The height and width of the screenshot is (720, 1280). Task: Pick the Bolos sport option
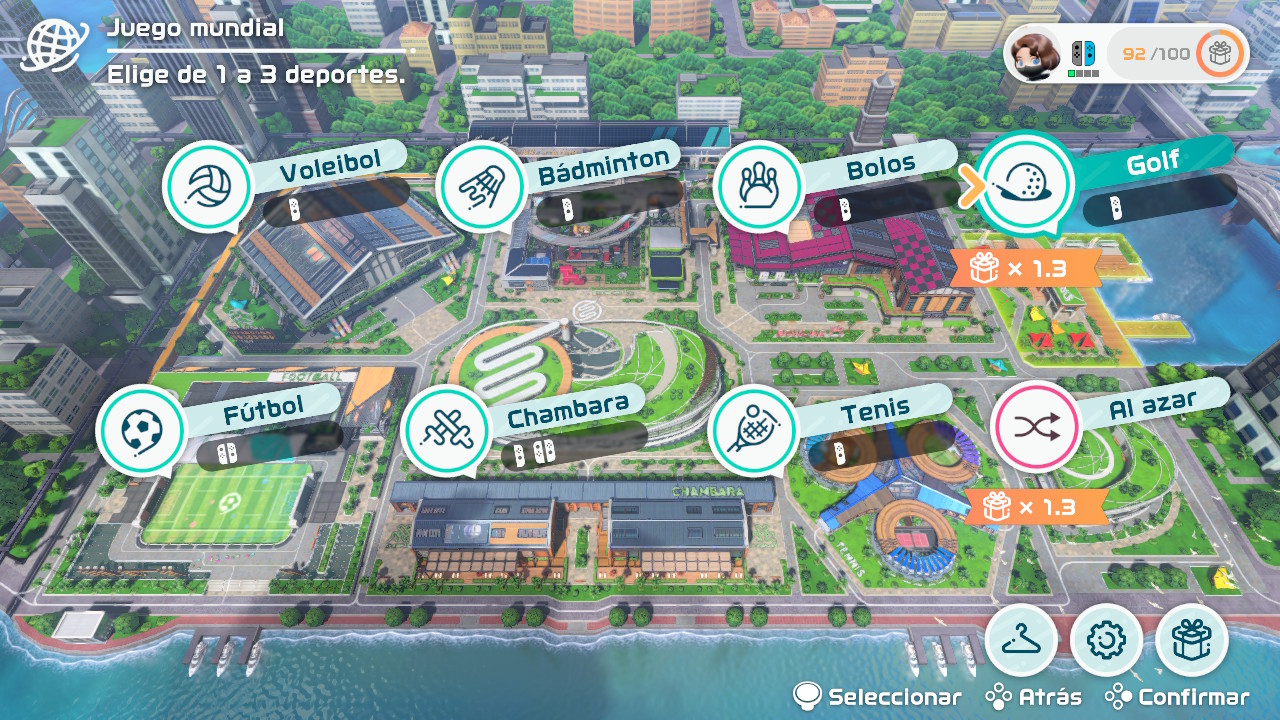[758, 186]
